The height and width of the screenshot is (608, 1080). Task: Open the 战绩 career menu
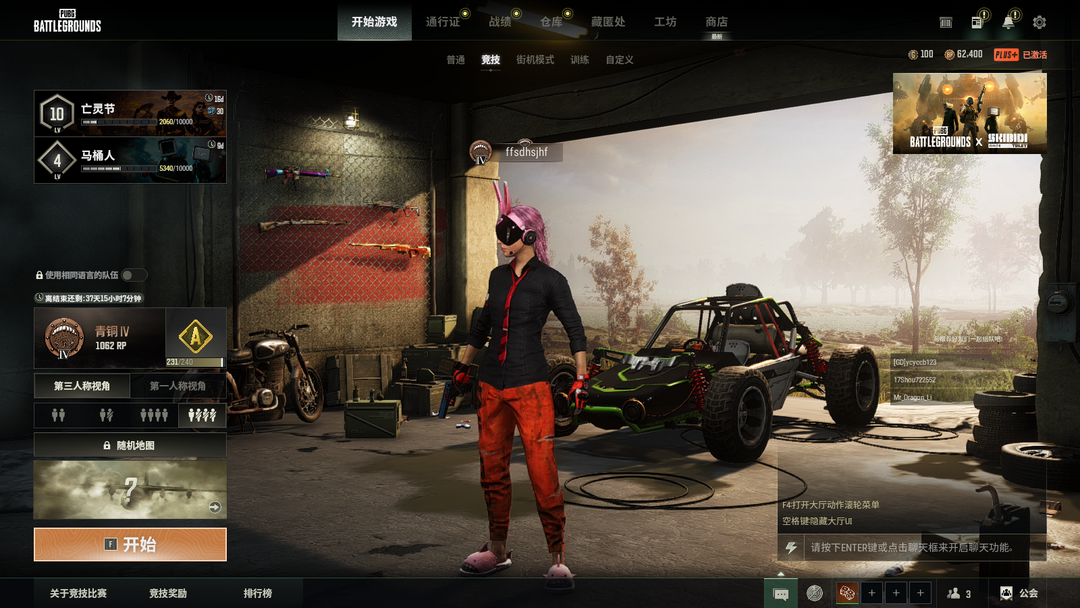click(x=500, y=22)
